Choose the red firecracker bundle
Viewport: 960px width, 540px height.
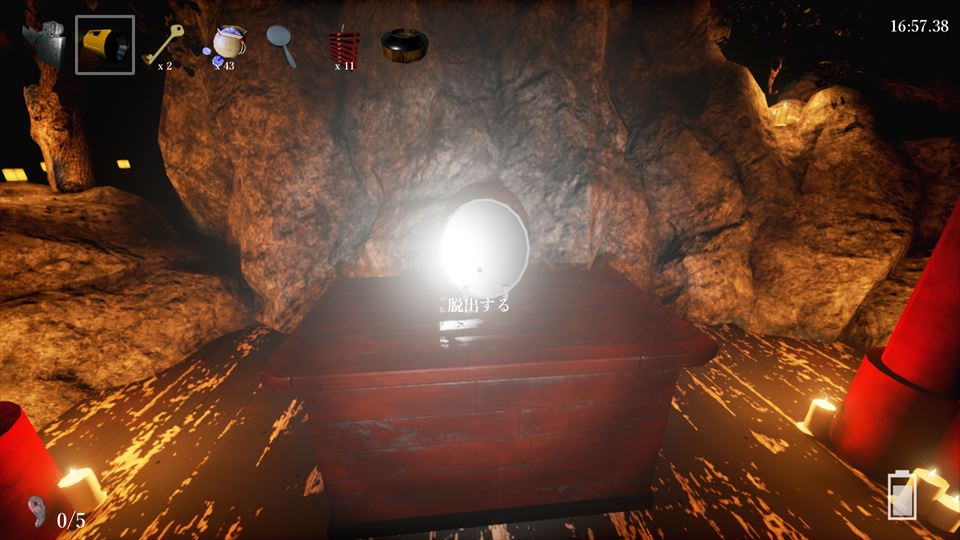(344, 44)
